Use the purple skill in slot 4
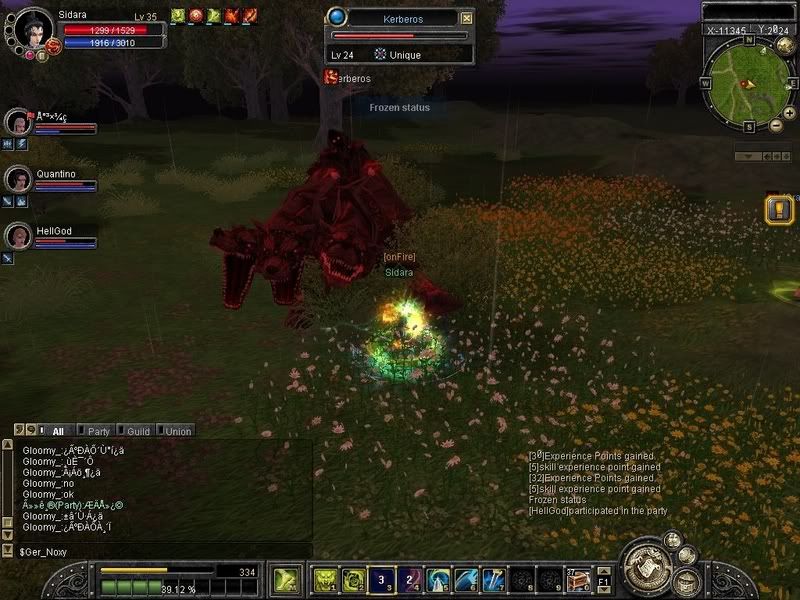Screen dimensions: 800x600 tap(411, 580)
